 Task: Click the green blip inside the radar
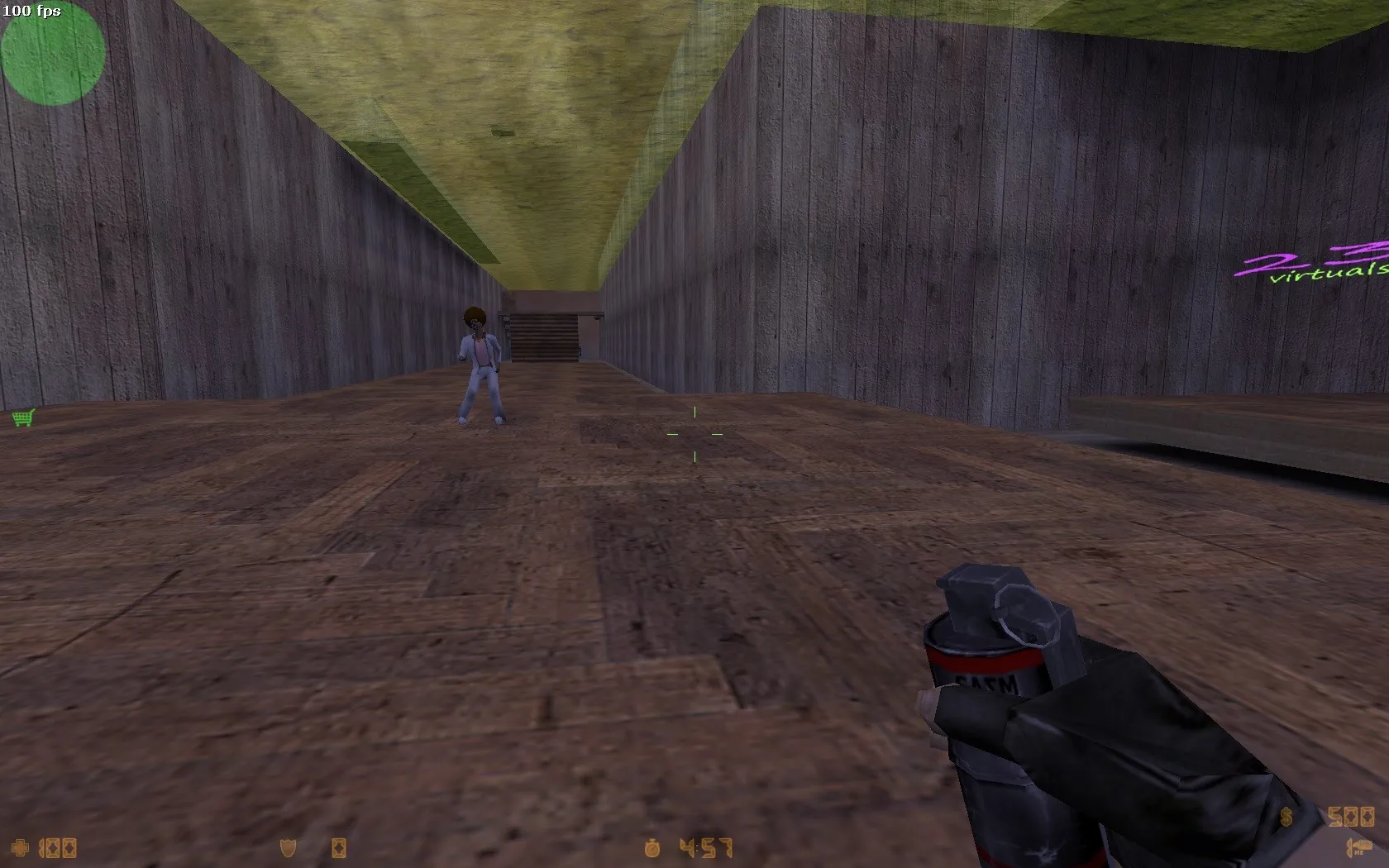click(x=47, y=51)
